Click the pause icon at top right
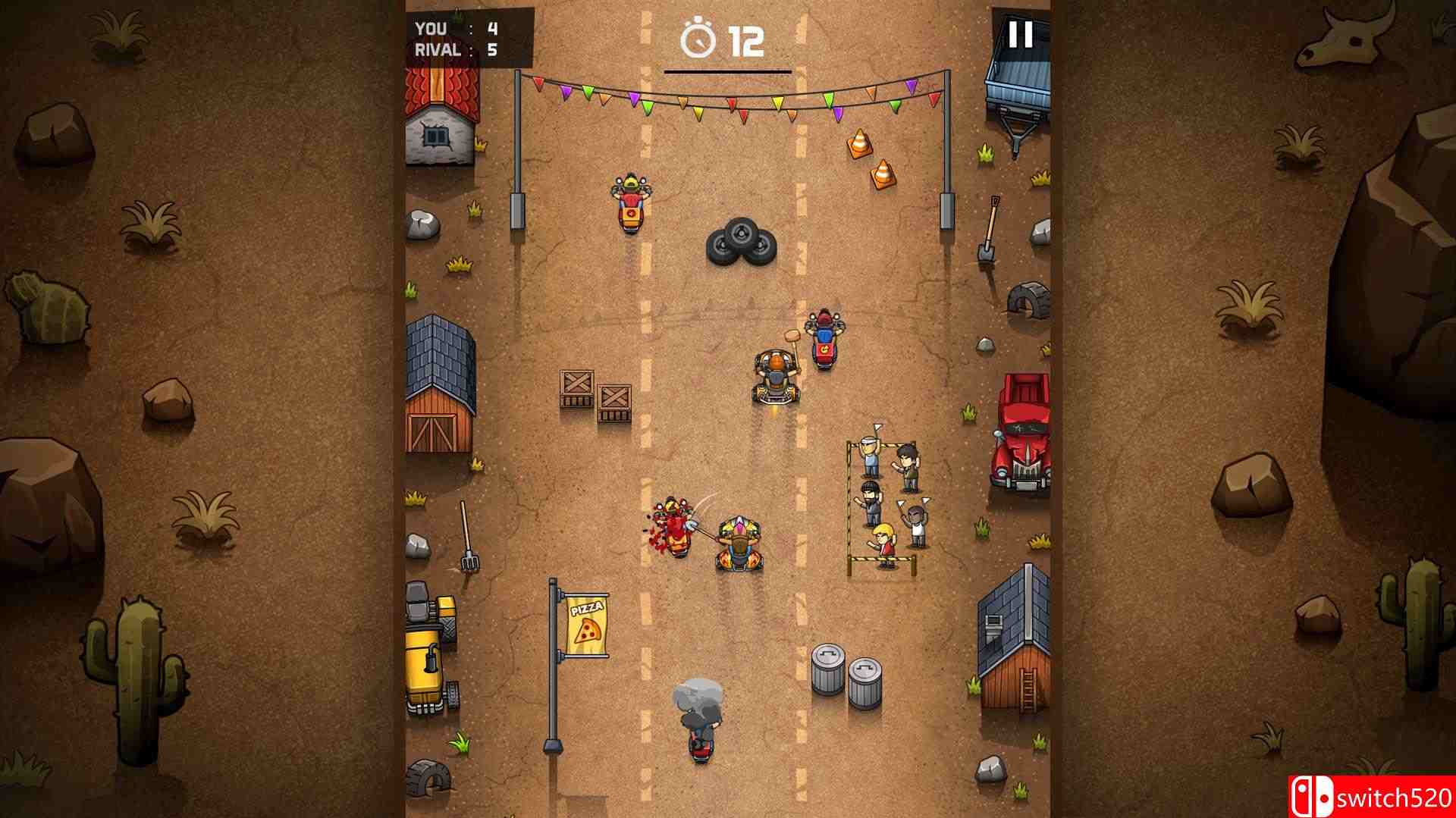This screenshot has height=818, width=1456. pyautogui.click(x=1020, y=34)
